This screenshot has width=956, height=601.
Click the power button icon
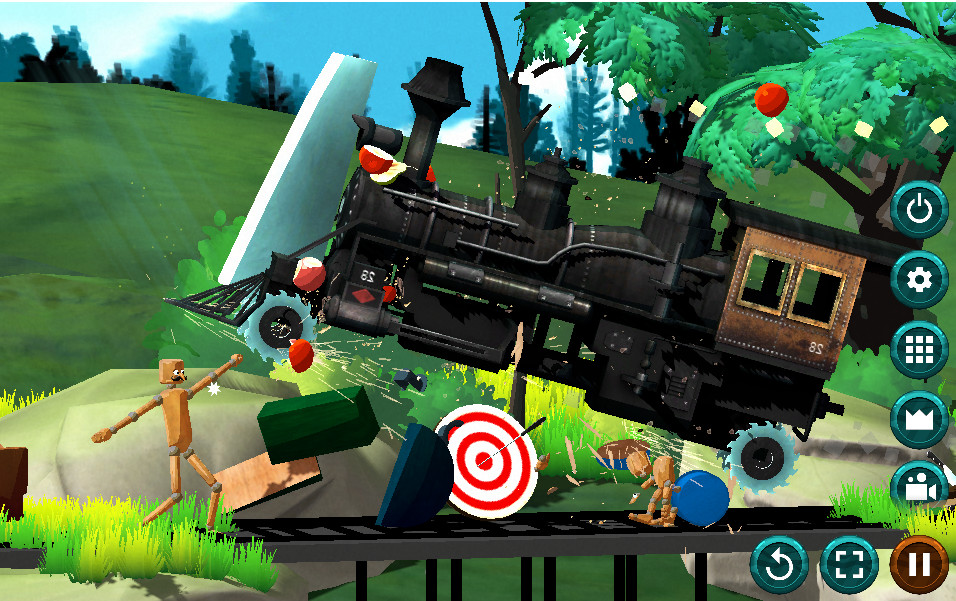(919, 210)
